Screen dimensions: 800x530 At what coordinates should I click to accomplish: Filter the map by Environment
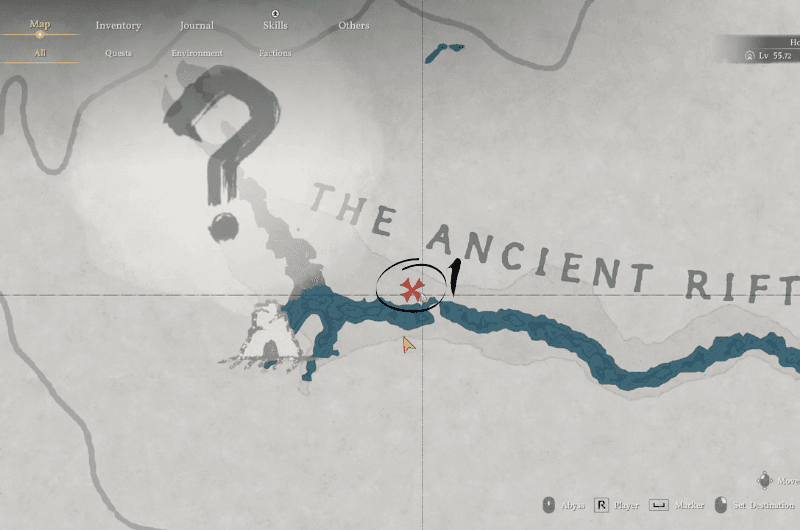coord(196,53)
